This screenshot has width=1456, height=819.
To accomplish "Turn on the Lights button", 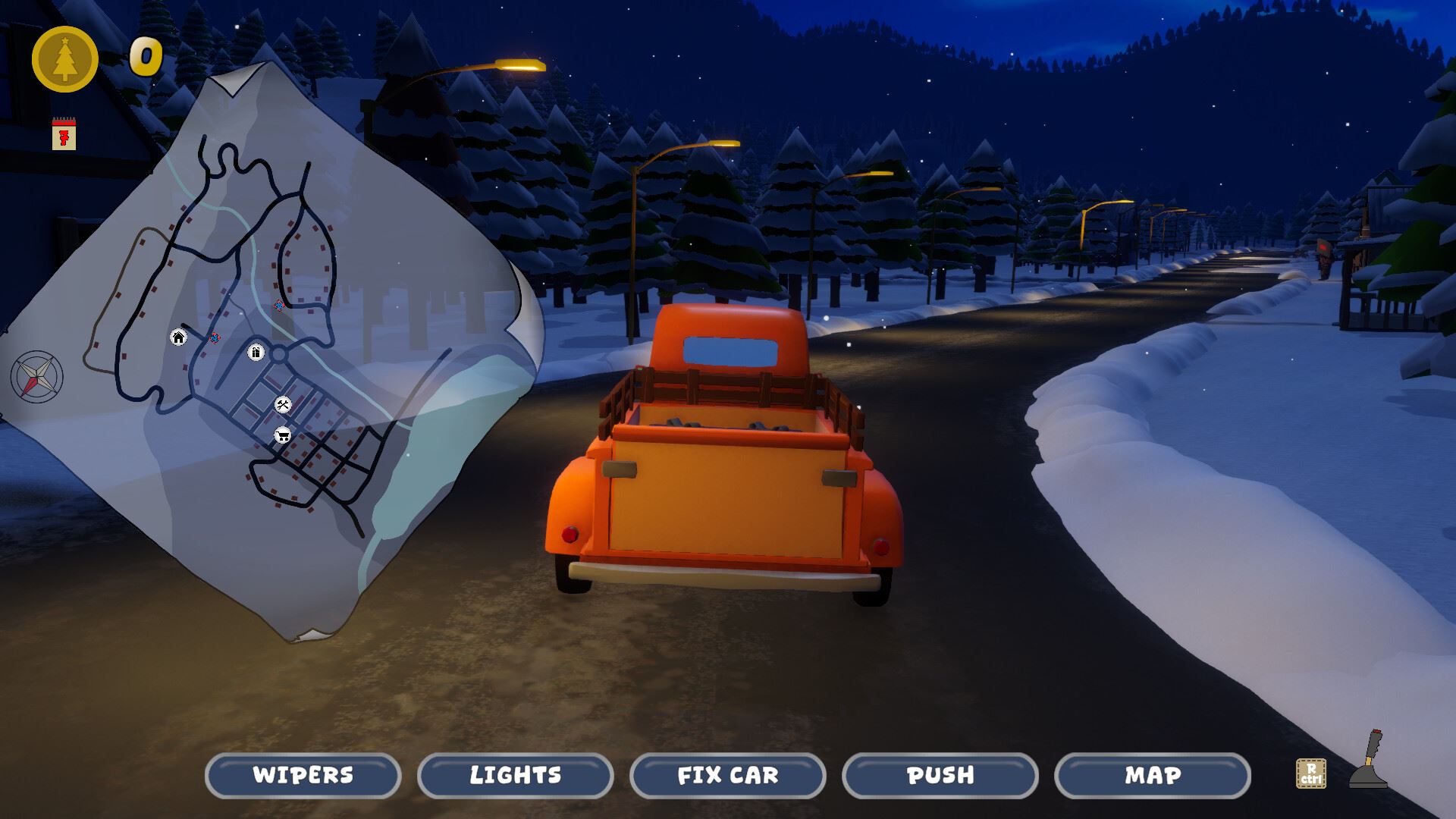I will 515,775.
